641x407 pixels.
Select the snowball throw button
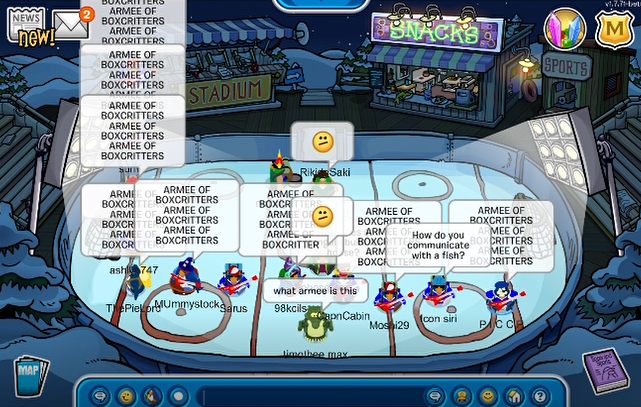pyautogui.click(x=177, y=396)
